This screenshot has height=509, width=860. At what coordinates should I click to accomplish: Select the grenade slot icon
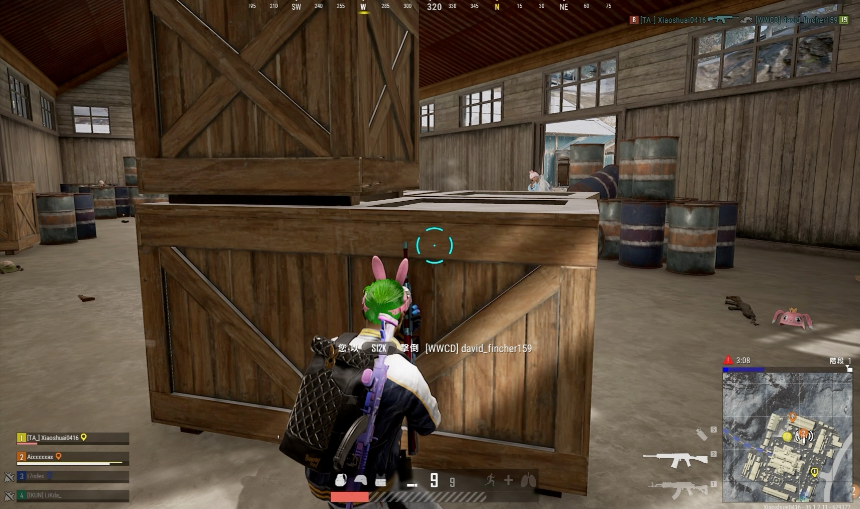(x=702, y=434)
